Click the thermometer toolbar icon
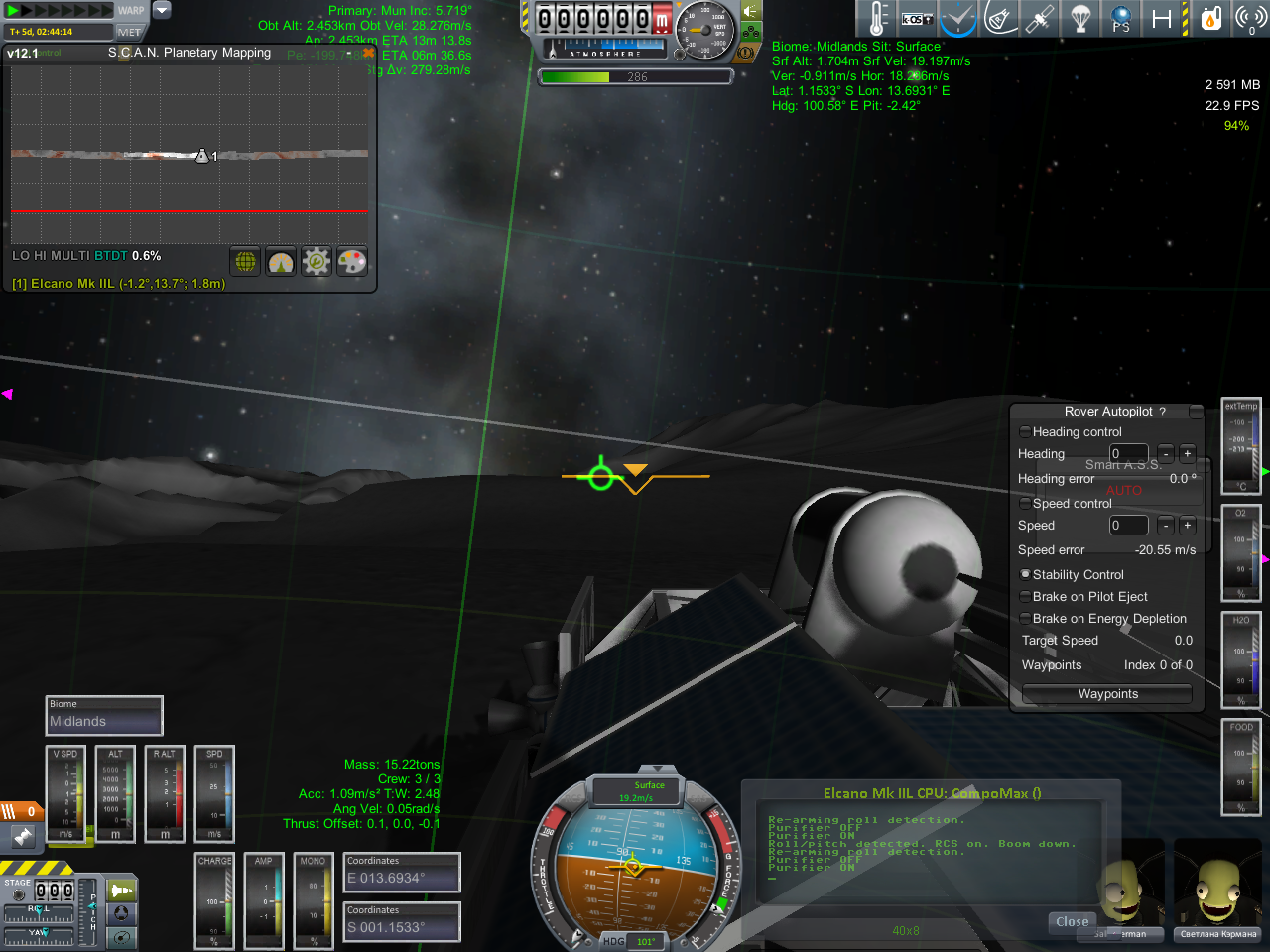The width and height of the screenshot is (1270, 952). (x=878, y=19)
